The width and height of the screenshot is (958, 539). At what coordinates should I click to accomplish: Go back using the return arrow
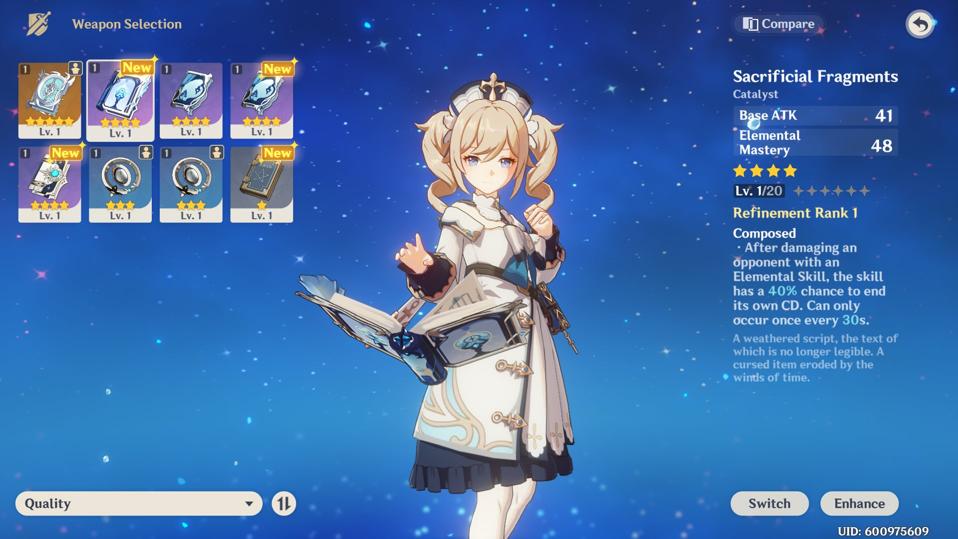tap(919, 24)
